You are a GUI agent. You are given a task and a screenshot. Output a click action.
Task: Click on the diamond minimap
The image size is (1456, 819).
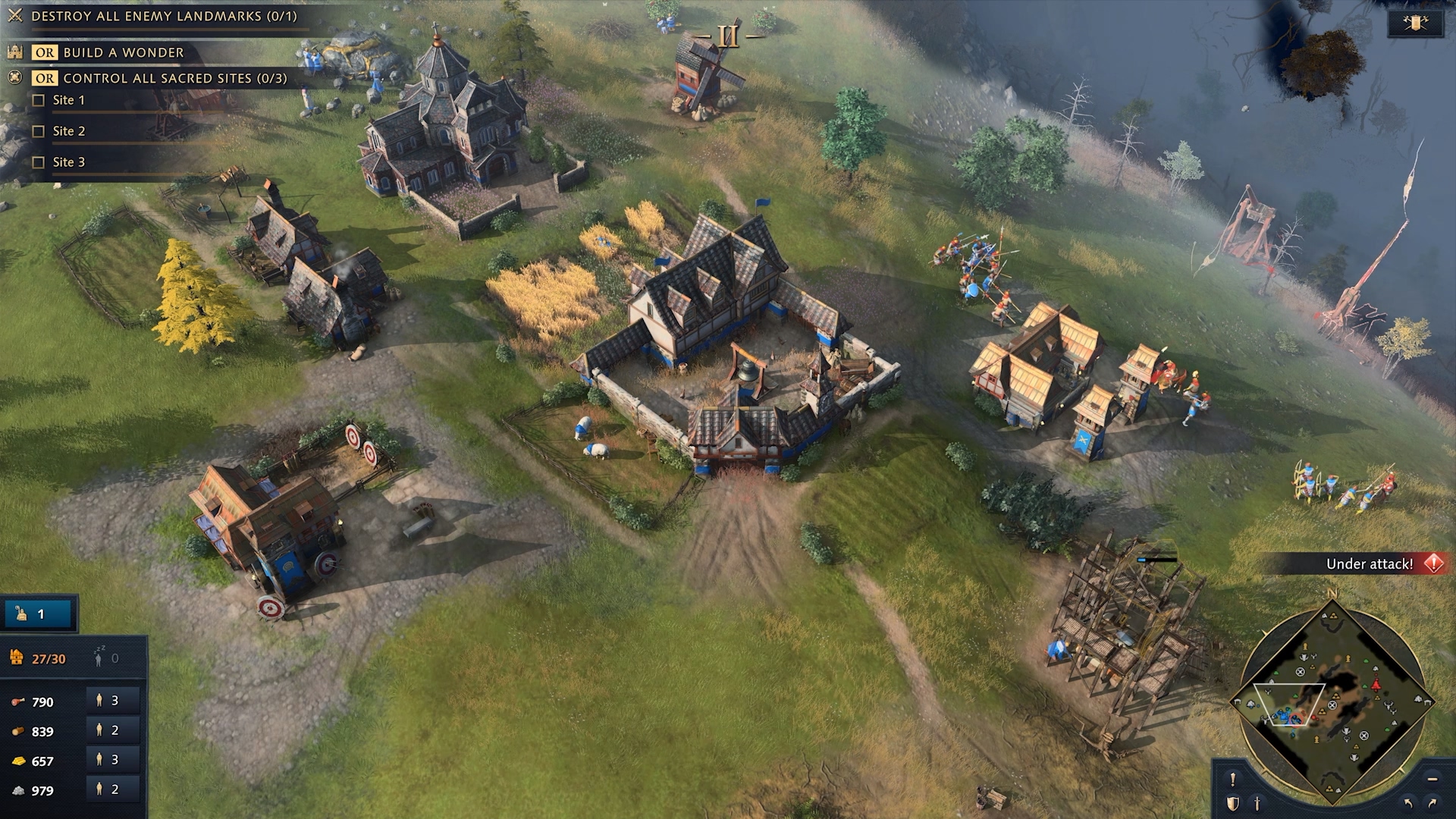(x=1332, y=703)
